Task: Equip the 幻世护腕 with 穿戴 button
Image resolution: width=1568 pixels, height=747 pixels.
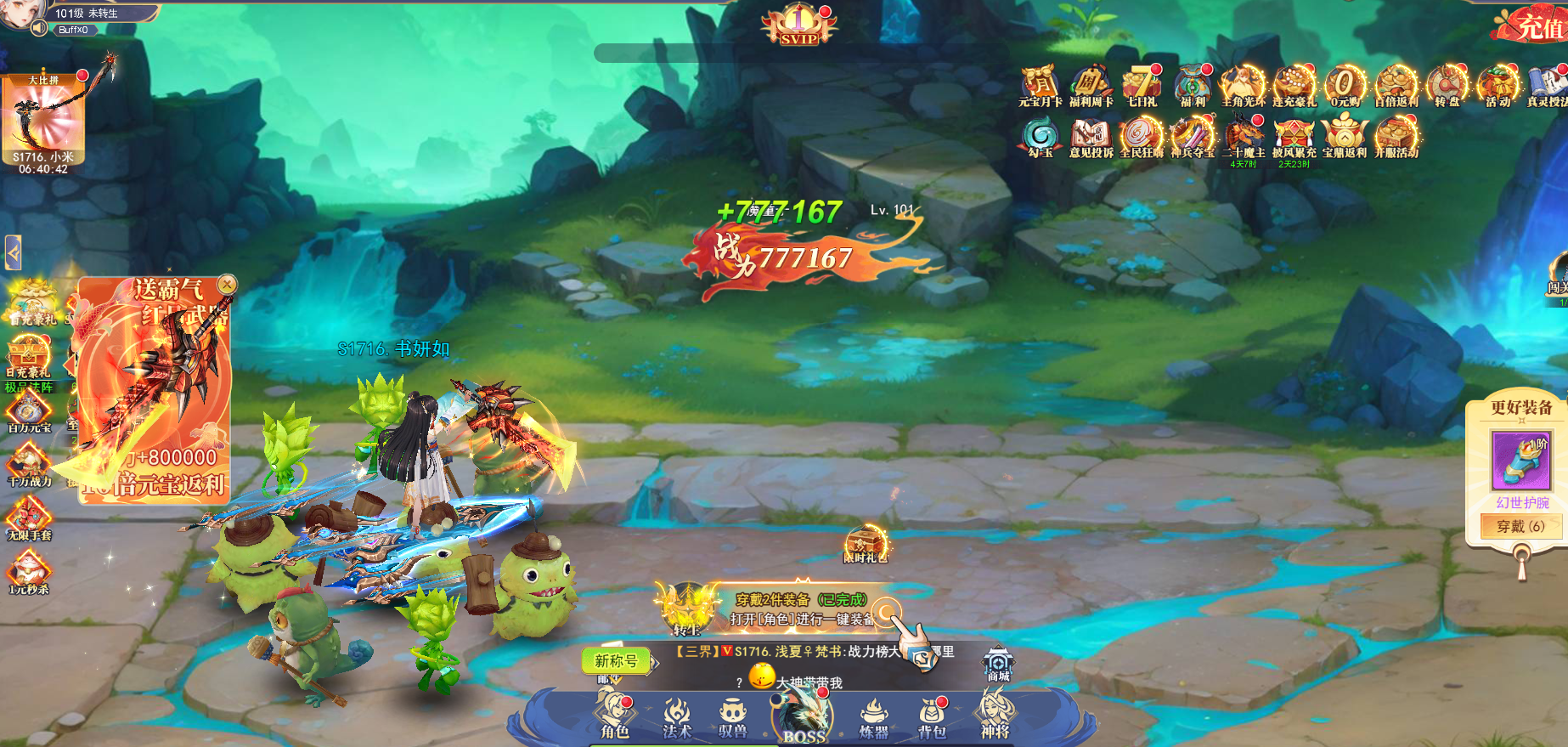Action: (1520, 526)
